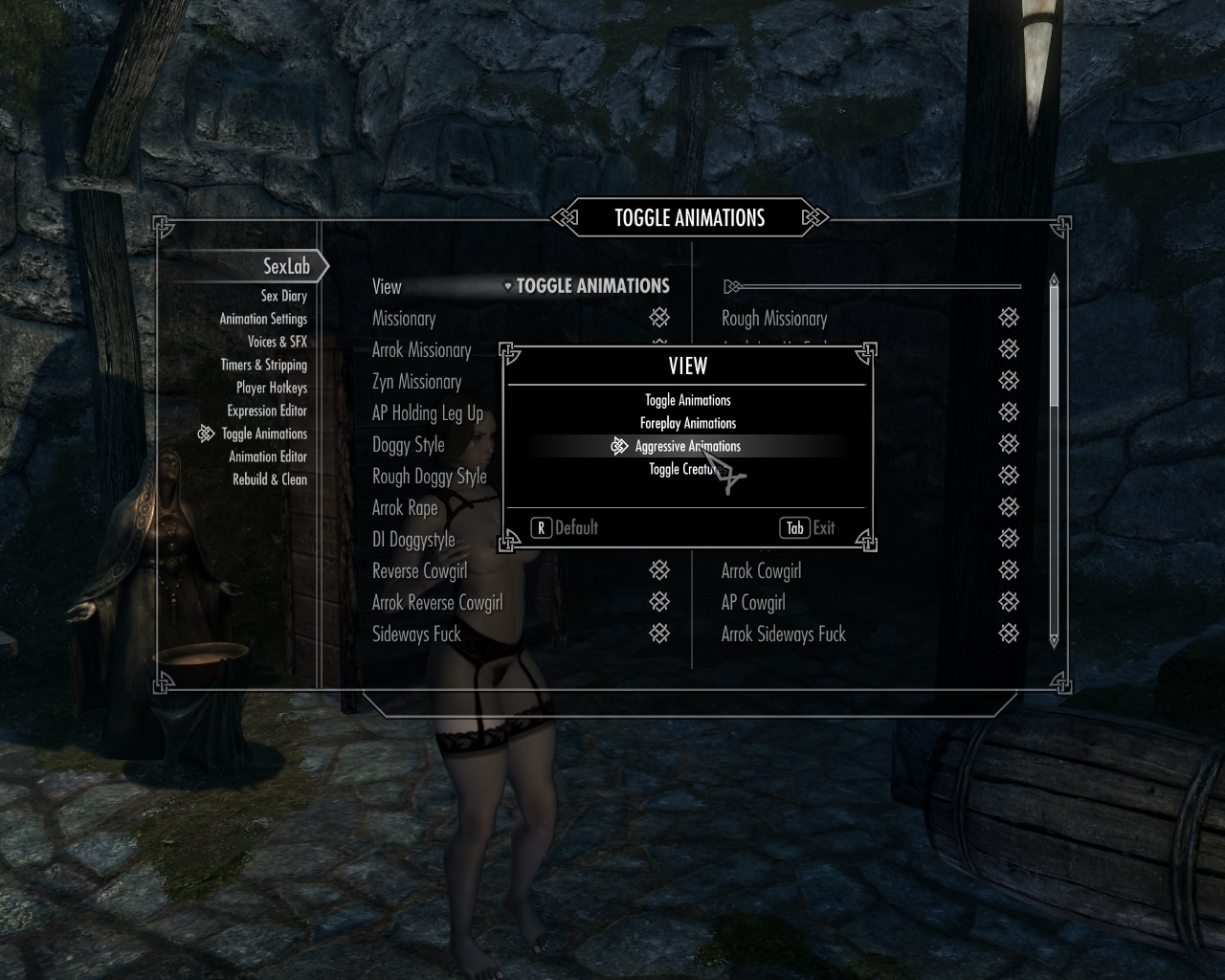The image size is (1225, 980).
Task: Toggle the Rough Missionary animation icon
Action: click(1009, 318)
